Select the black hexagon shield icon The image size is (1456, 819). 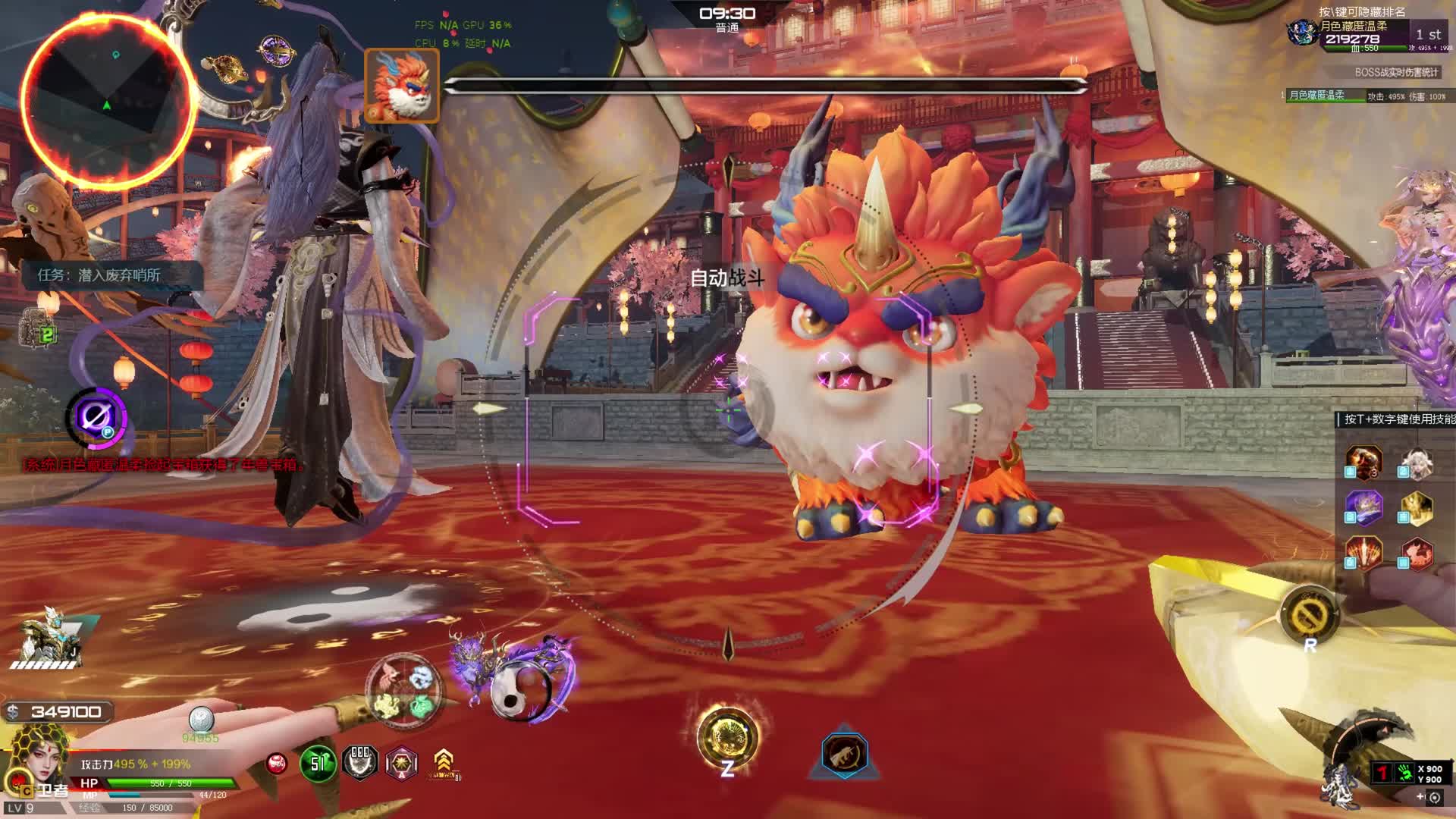[360, 761]
